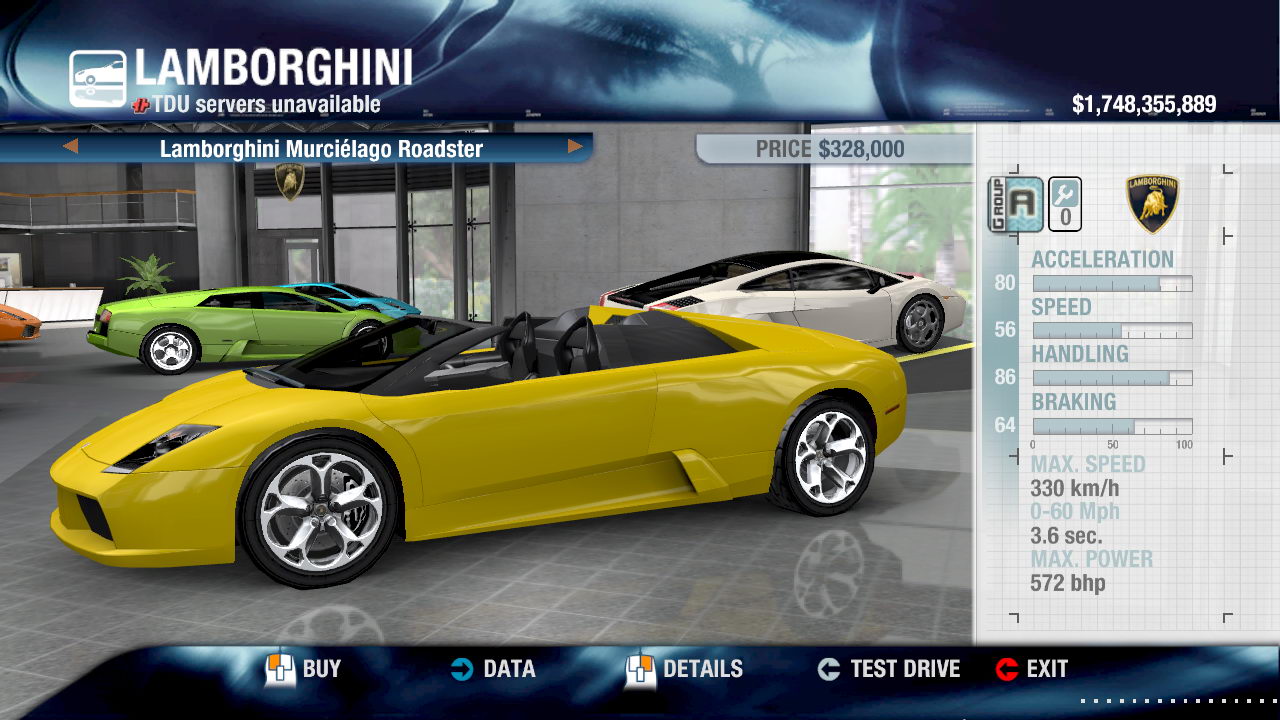
Task: Click the dealership car icon beside Lamborghini title
Action: pyautogui.click(x=98, y=79)
